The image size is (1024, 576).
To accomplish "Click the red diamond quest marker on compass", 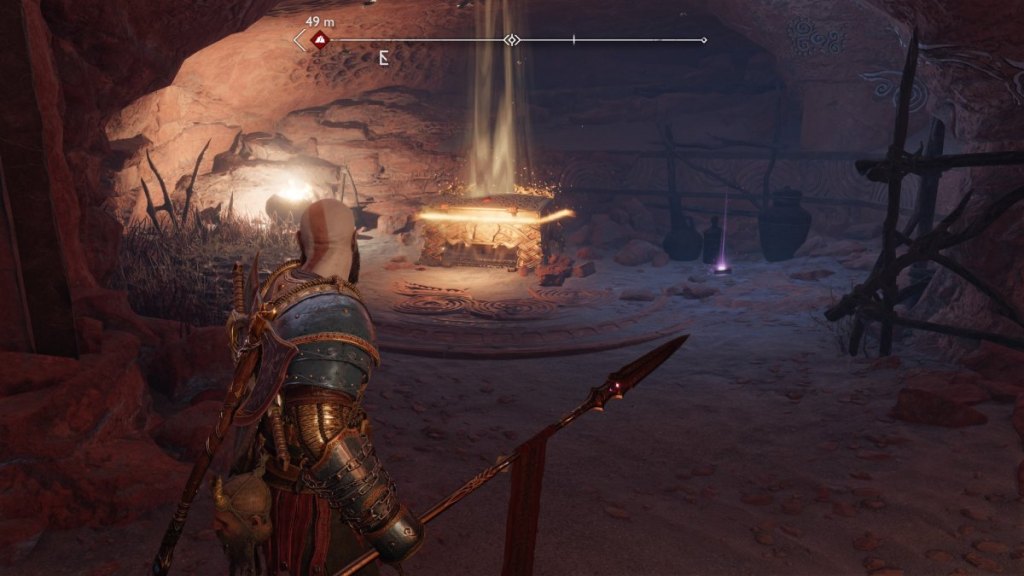I will [320, 41].
